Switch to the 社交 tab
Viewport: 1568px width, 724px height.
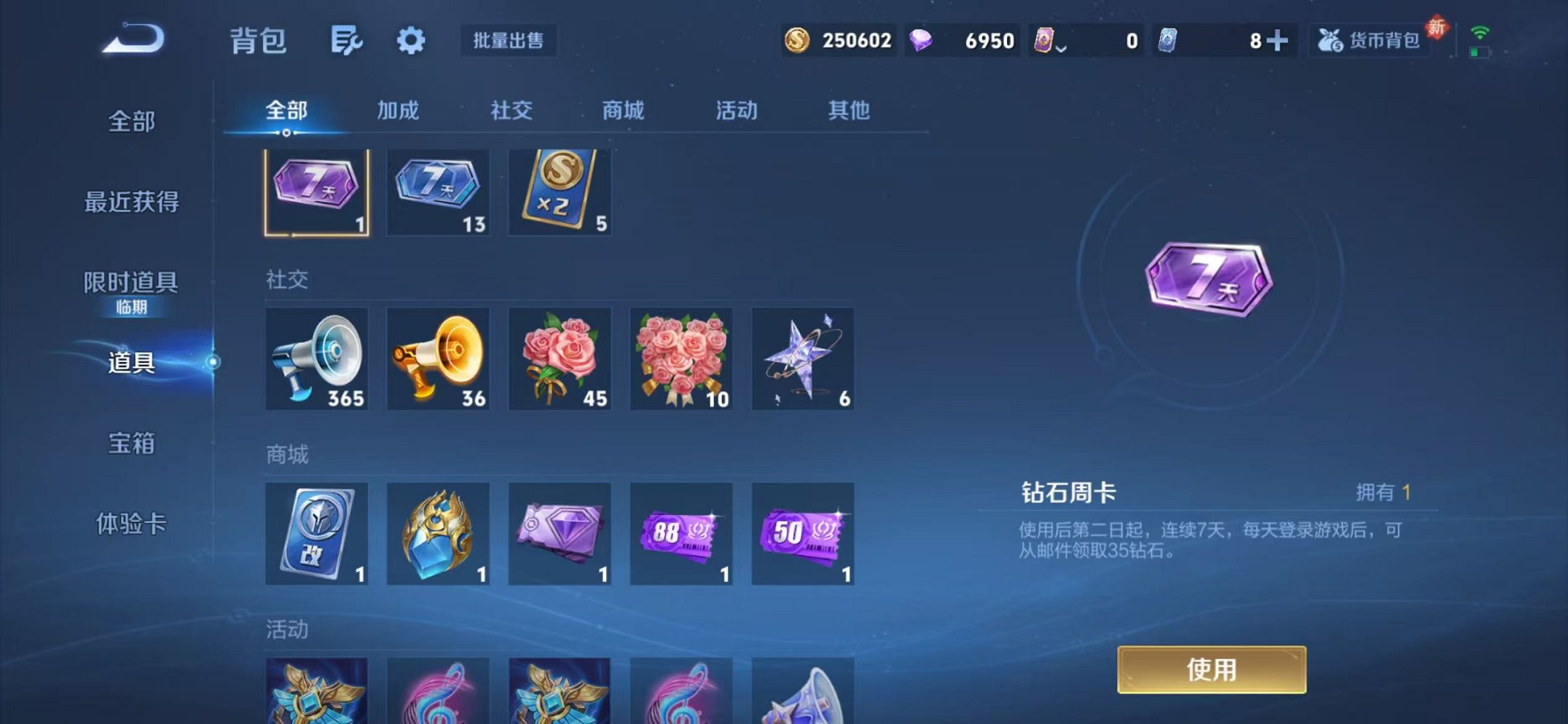pos(512,111)
